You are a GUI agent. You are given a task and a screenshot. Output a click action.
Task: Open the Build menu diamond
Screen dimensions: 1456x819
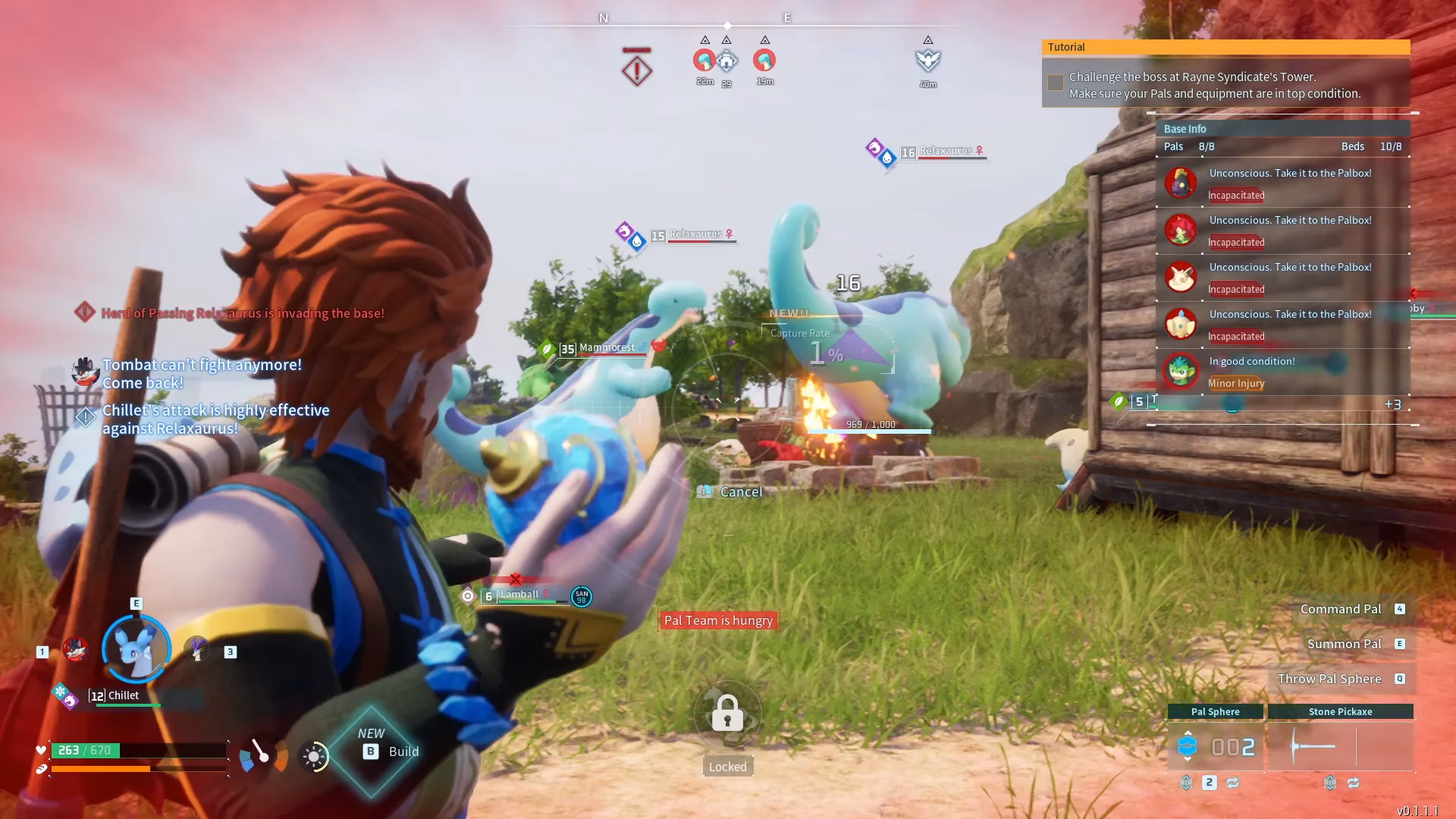pyautogui.click(x=372, y=751)
